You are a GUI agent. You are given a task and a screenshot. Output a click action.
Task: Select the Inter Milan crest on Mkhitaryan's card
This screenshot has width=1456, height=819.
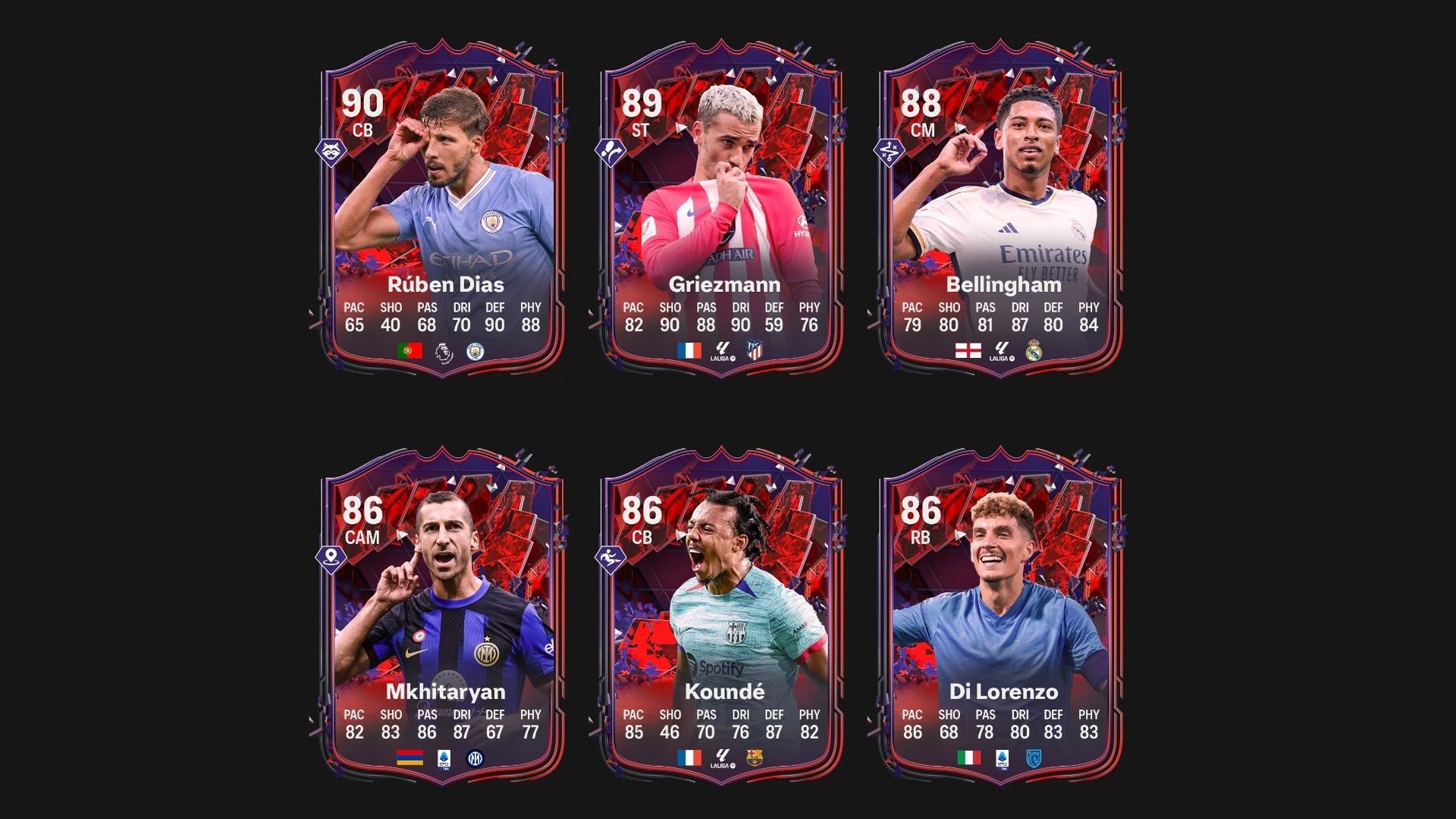[475, 758]
